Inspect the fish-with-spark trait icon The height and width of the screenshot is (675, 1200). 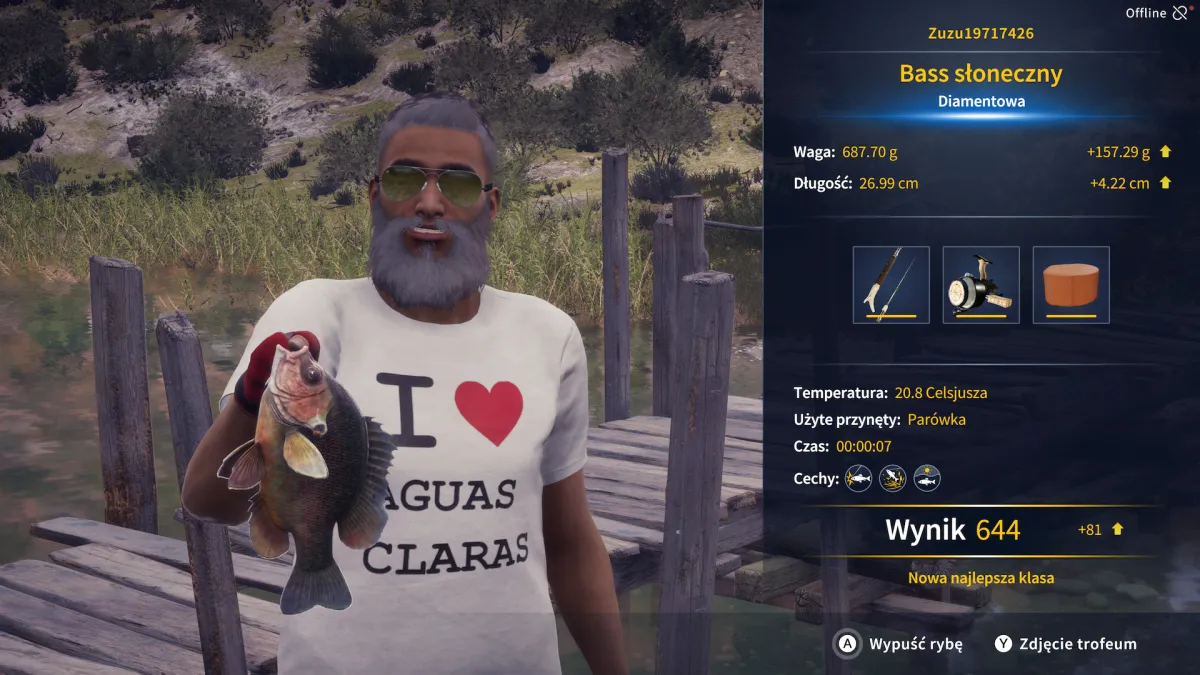tap(858, 478)
